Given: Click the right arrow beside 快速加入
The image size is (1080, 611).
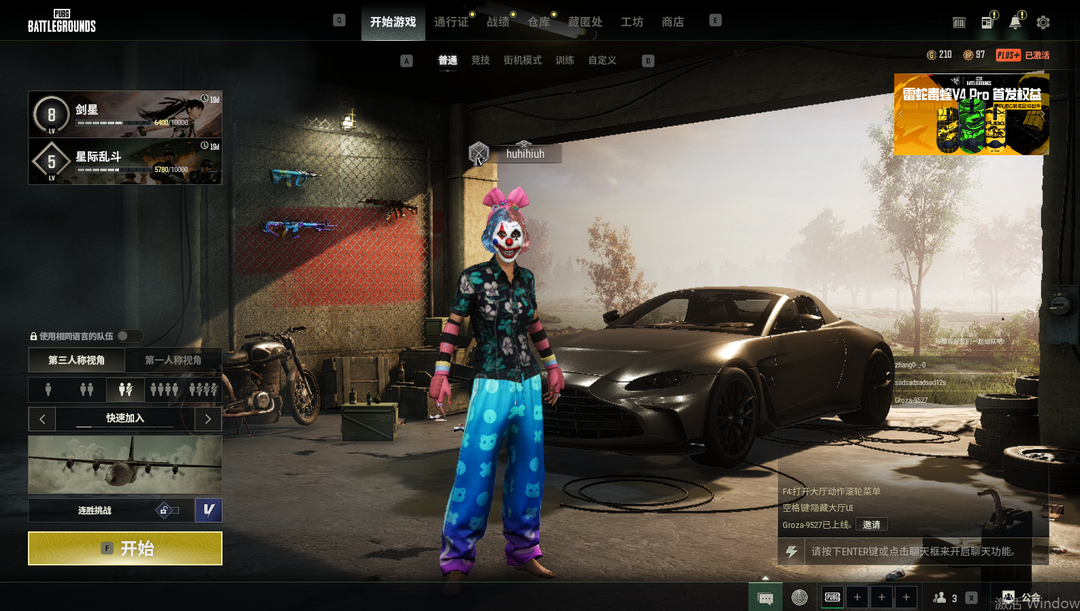Looking at the screenshot, I should (208, 419).
